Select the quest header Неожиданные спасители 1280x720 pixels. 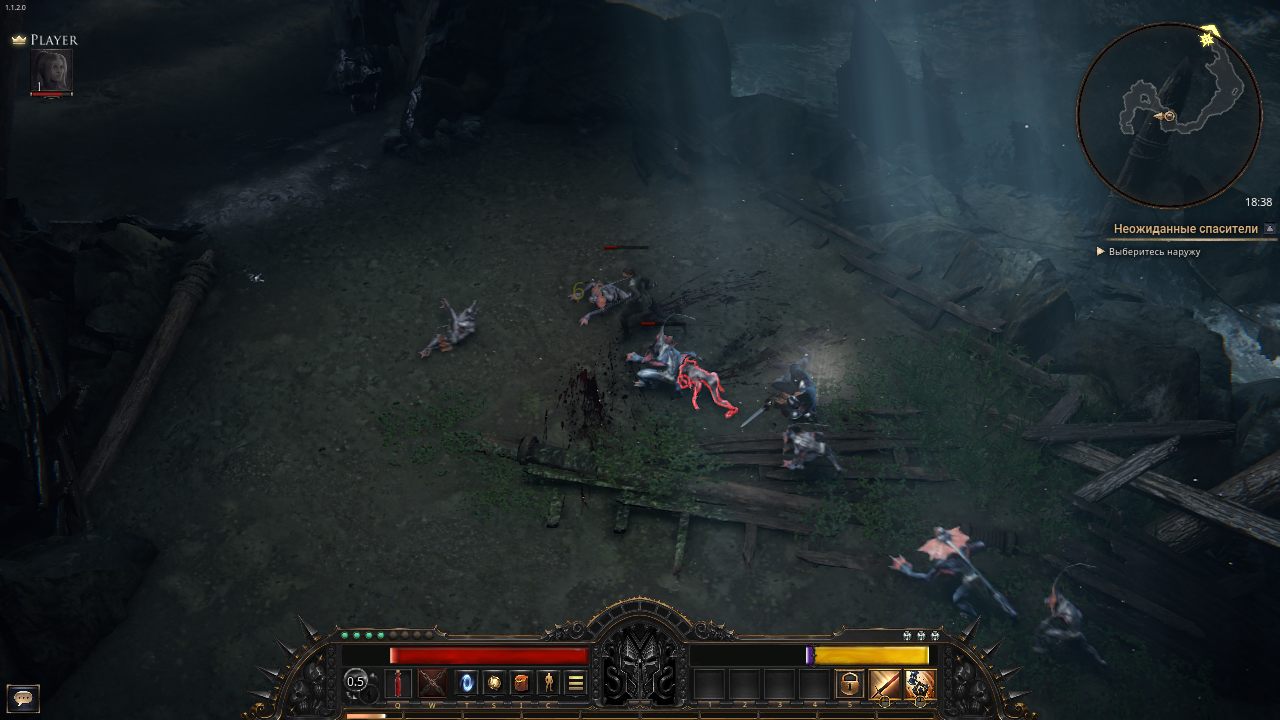[1186, 228]
